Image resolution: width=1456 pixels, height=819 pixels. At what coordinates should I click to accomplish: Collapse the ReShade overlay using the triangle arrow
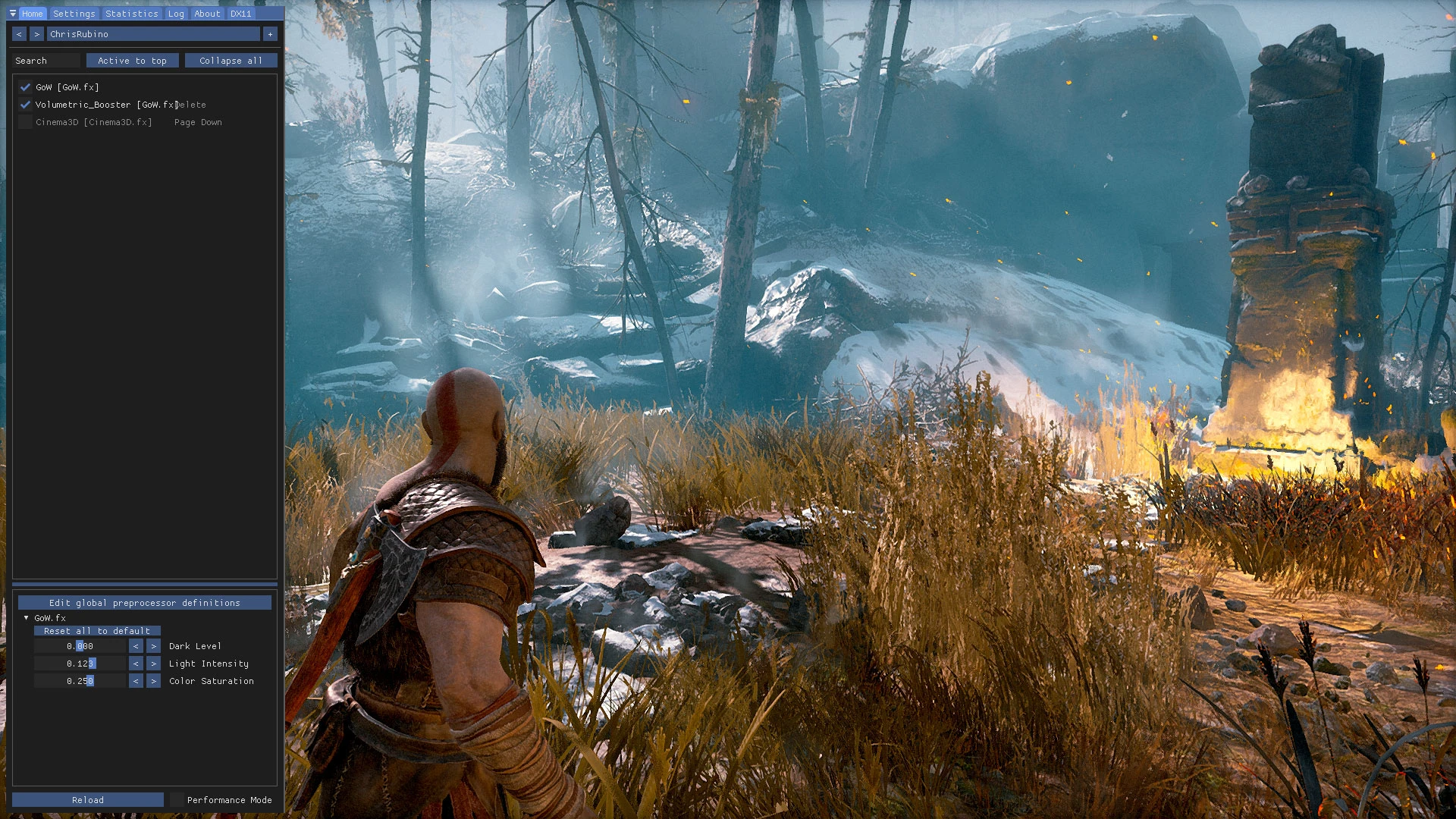11,13
